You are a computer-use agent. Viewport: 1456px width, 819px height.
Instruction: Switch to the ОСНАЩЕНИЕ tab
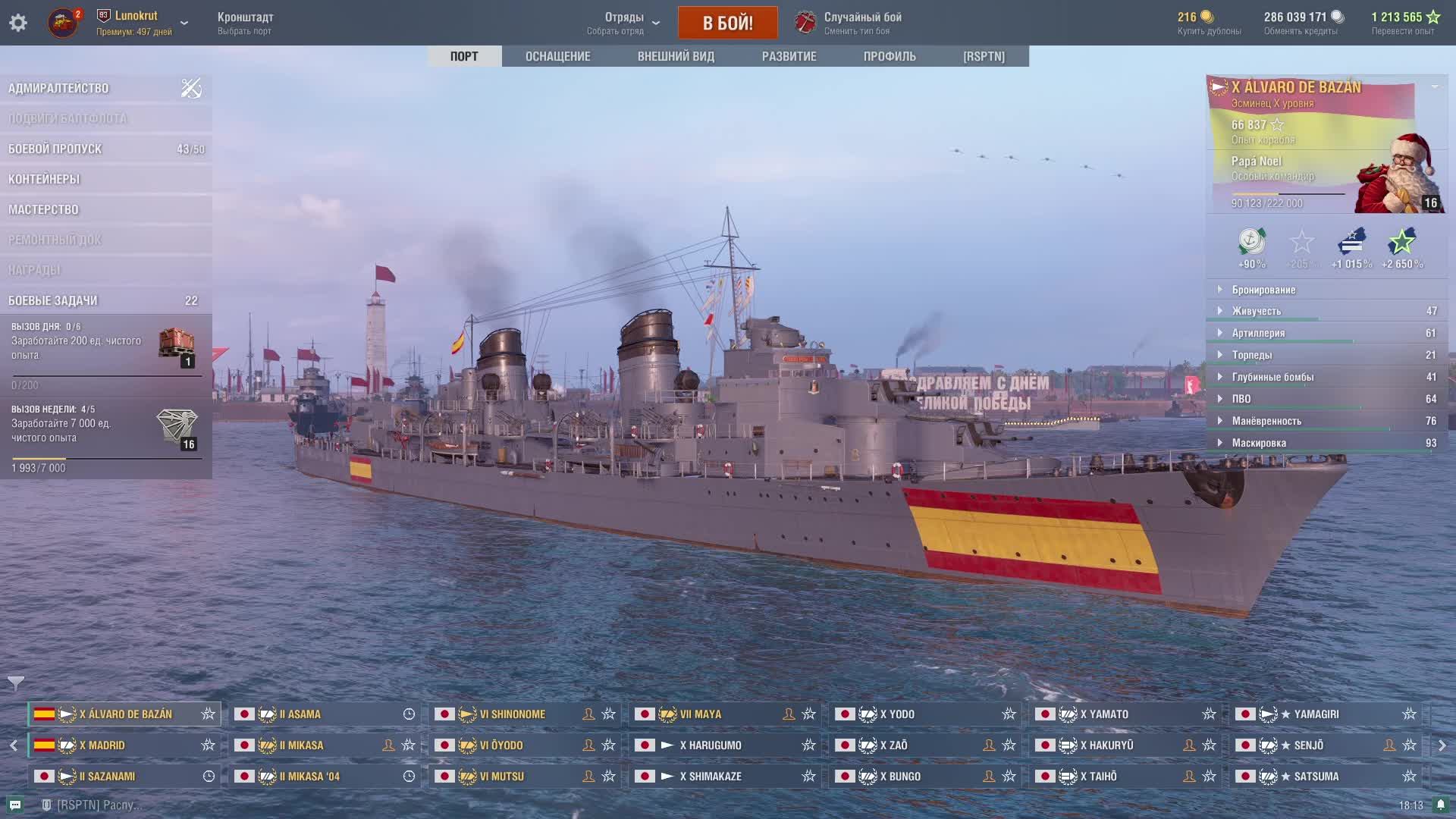click(557, 56)
